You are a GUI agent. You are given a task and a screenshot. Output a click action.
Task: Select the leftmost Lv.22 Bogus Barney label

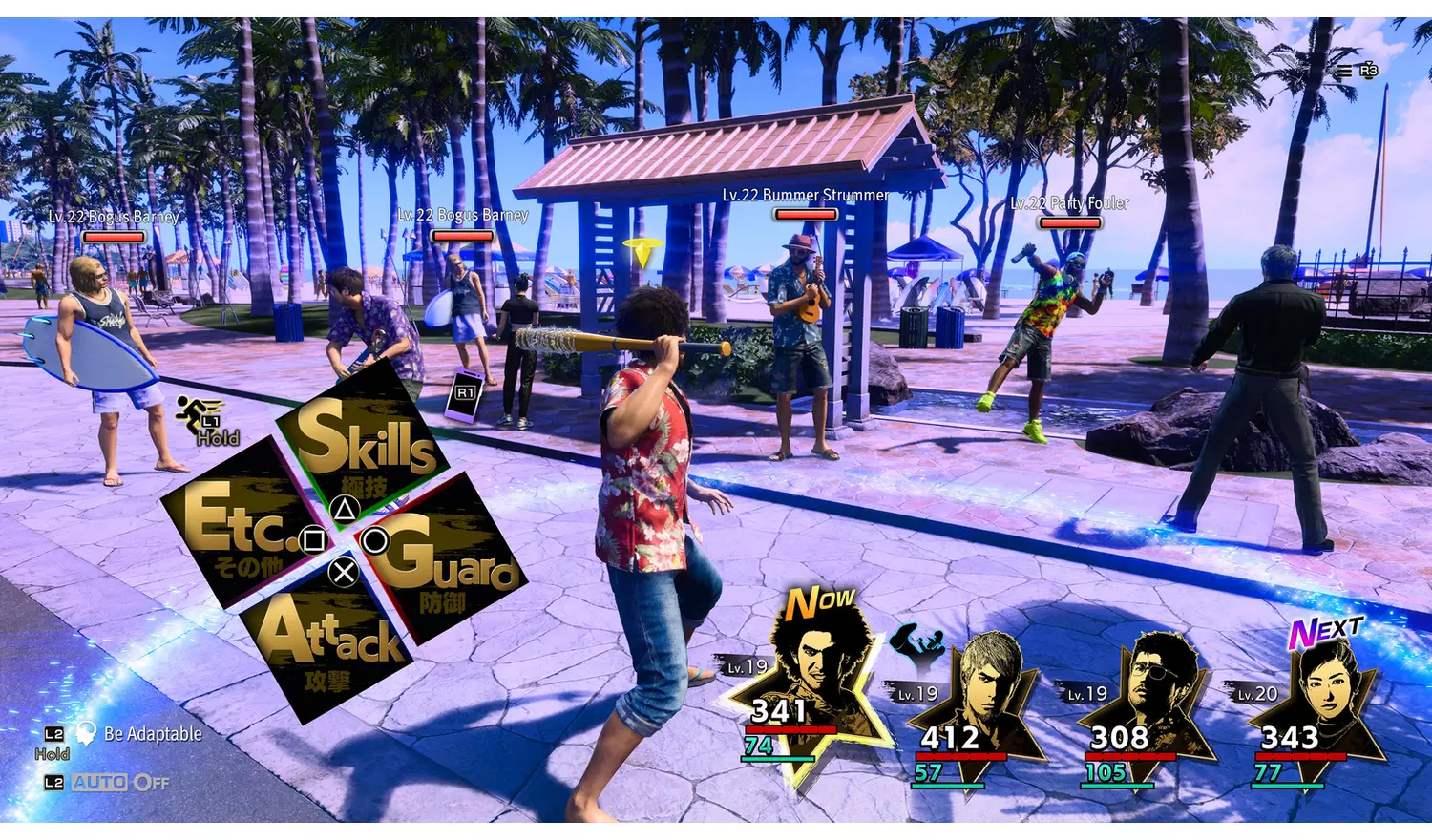116,217
